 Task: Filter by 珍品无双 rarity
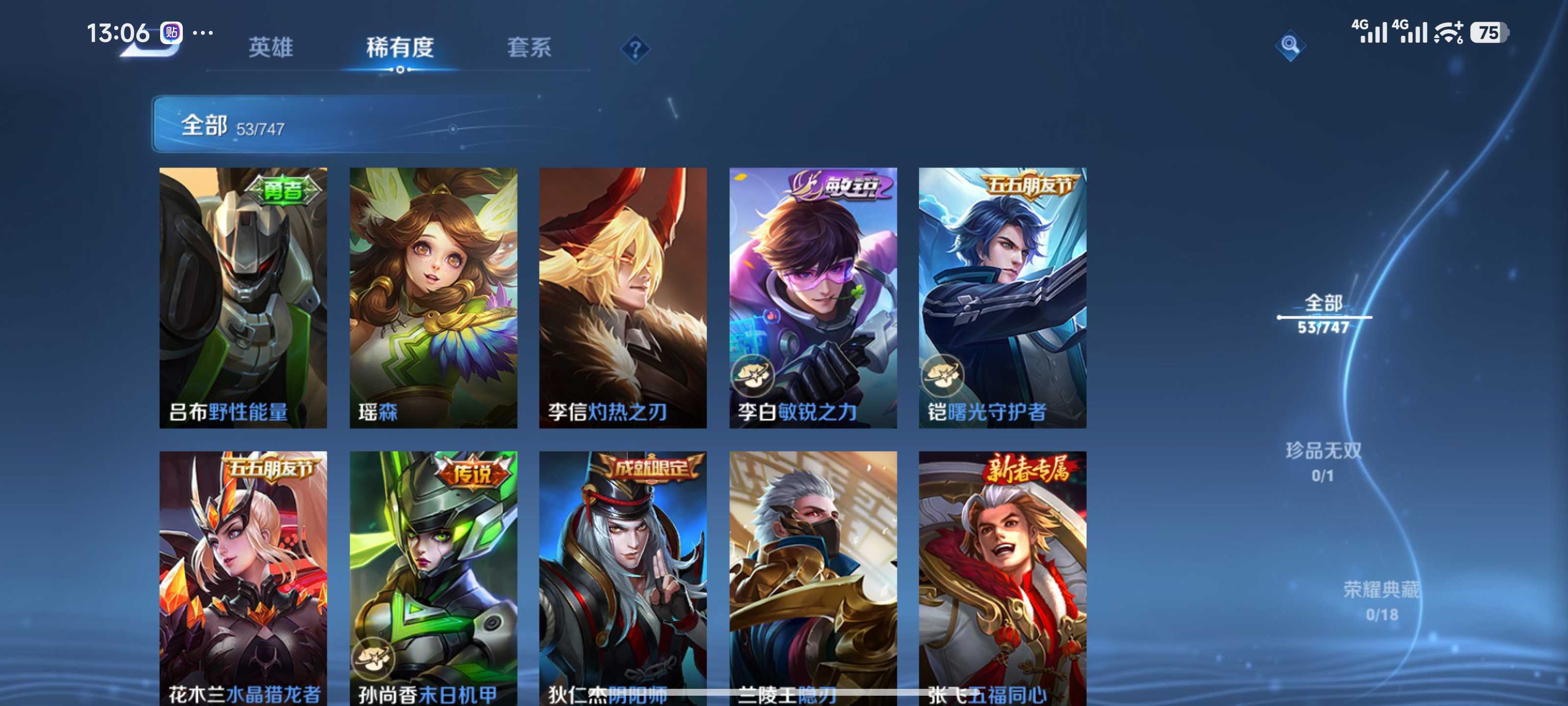[1323, 461]
